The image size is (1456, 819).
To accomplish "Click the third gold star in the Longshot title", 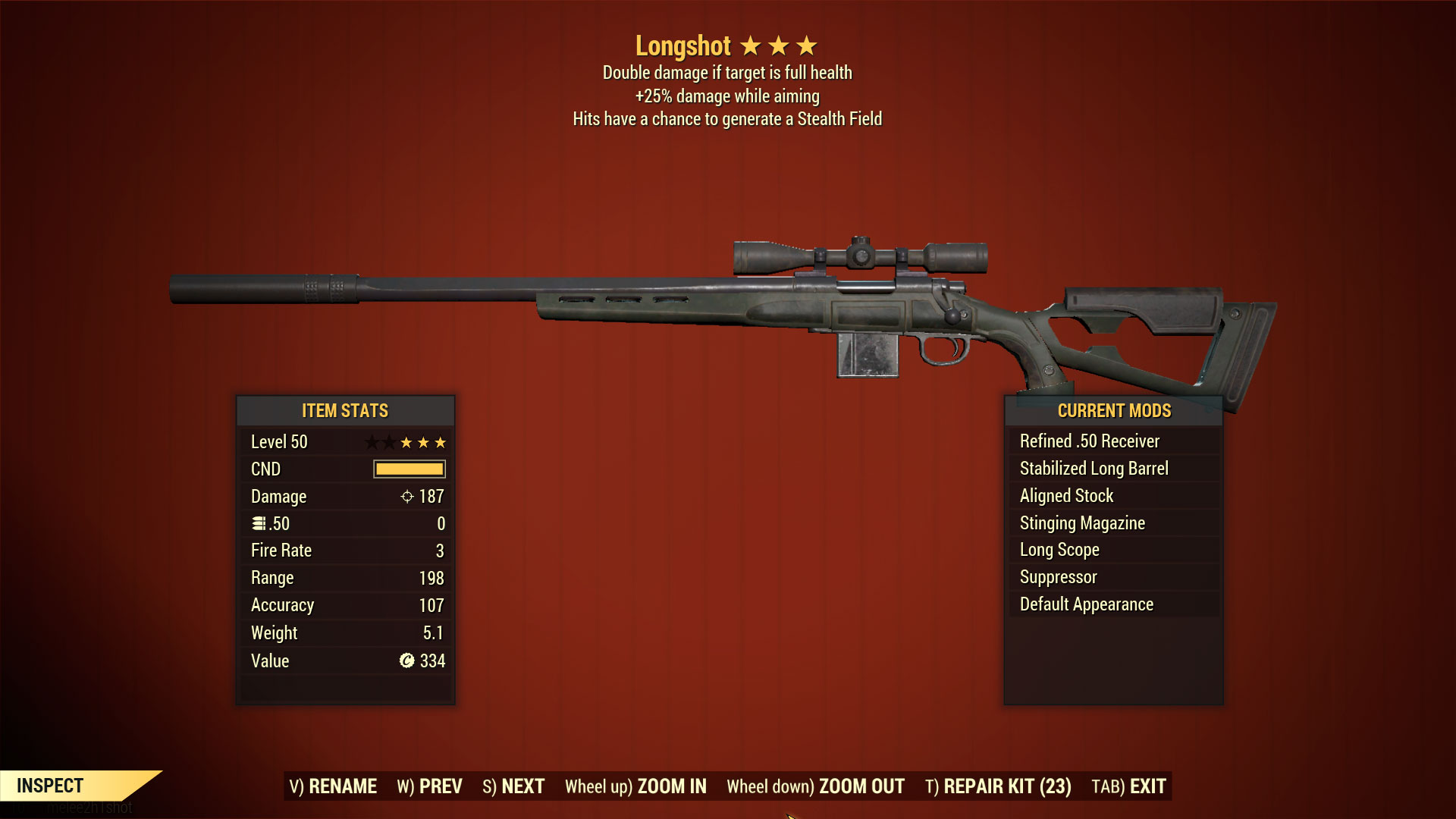I will [807, 45].
